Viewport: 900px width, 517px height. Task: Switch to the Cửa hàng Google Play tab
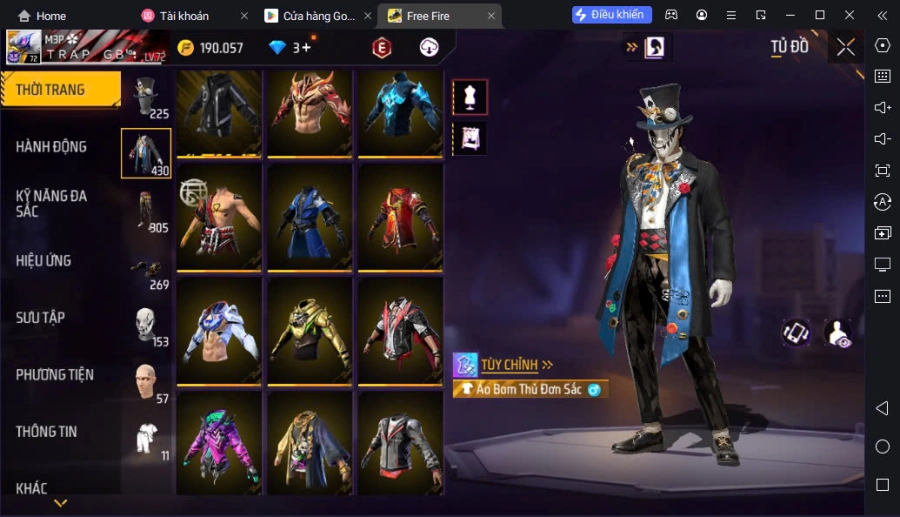(x=316, y=16)
